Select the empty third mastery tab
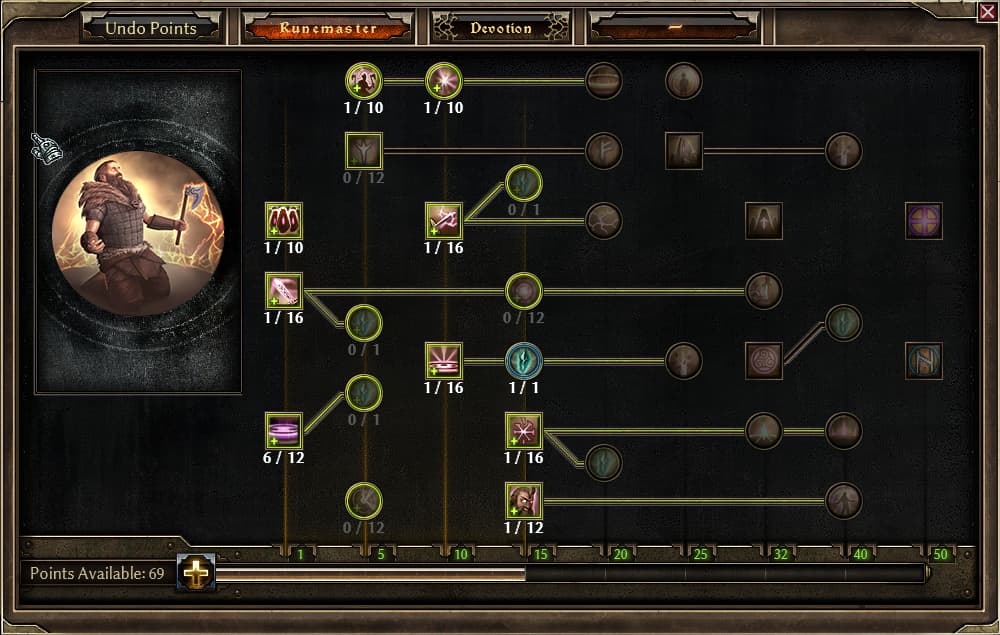The image size is (1000, 635). click(676, 28)
